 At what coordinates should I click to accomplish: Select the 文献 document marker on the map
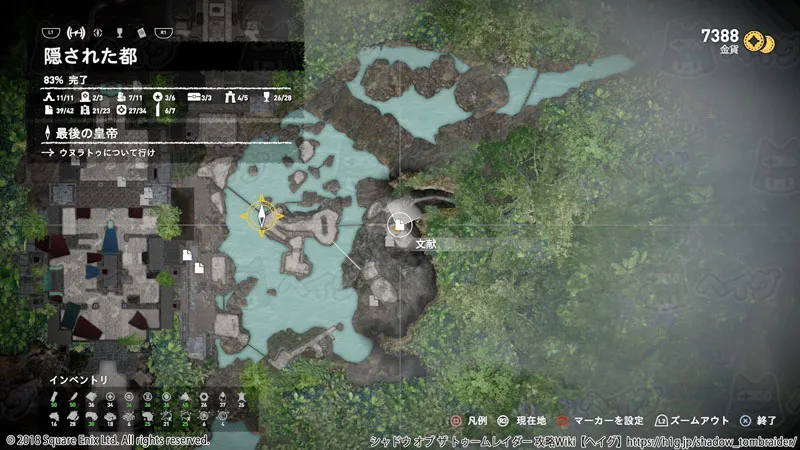(399, 225)
